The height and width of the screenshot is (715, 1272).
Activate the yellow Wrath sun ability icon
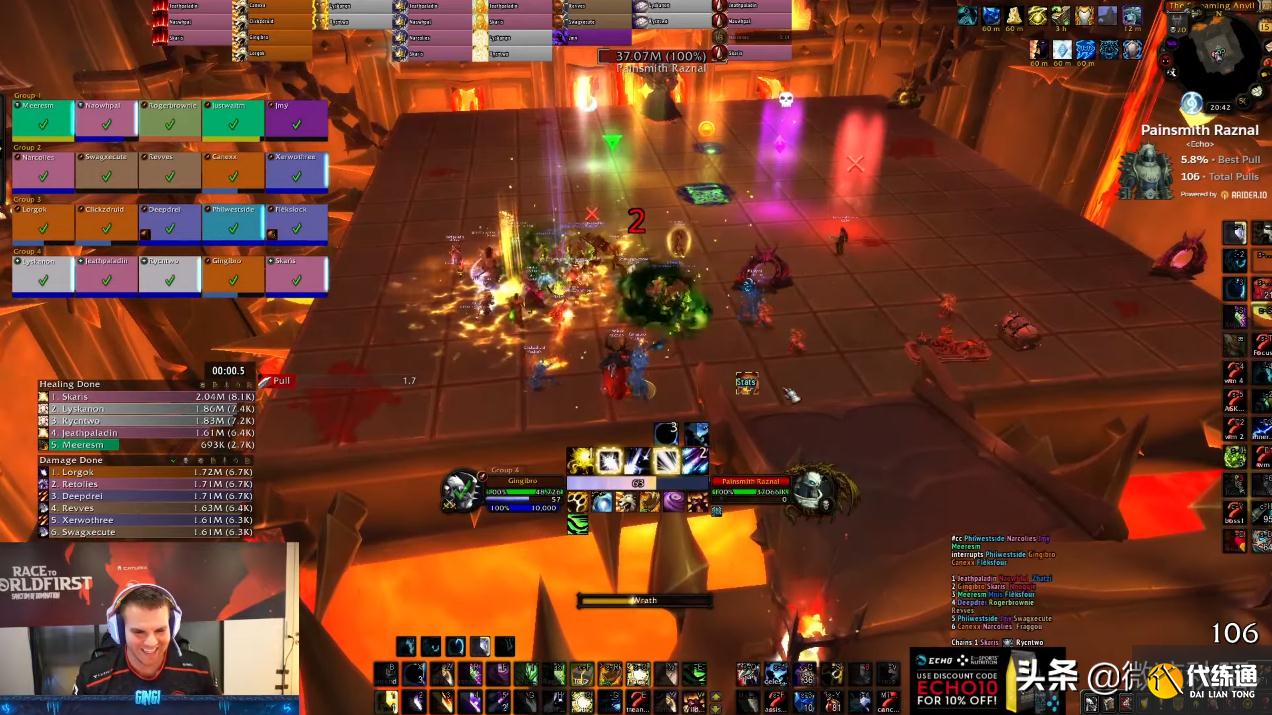click(x=581, y=461)
